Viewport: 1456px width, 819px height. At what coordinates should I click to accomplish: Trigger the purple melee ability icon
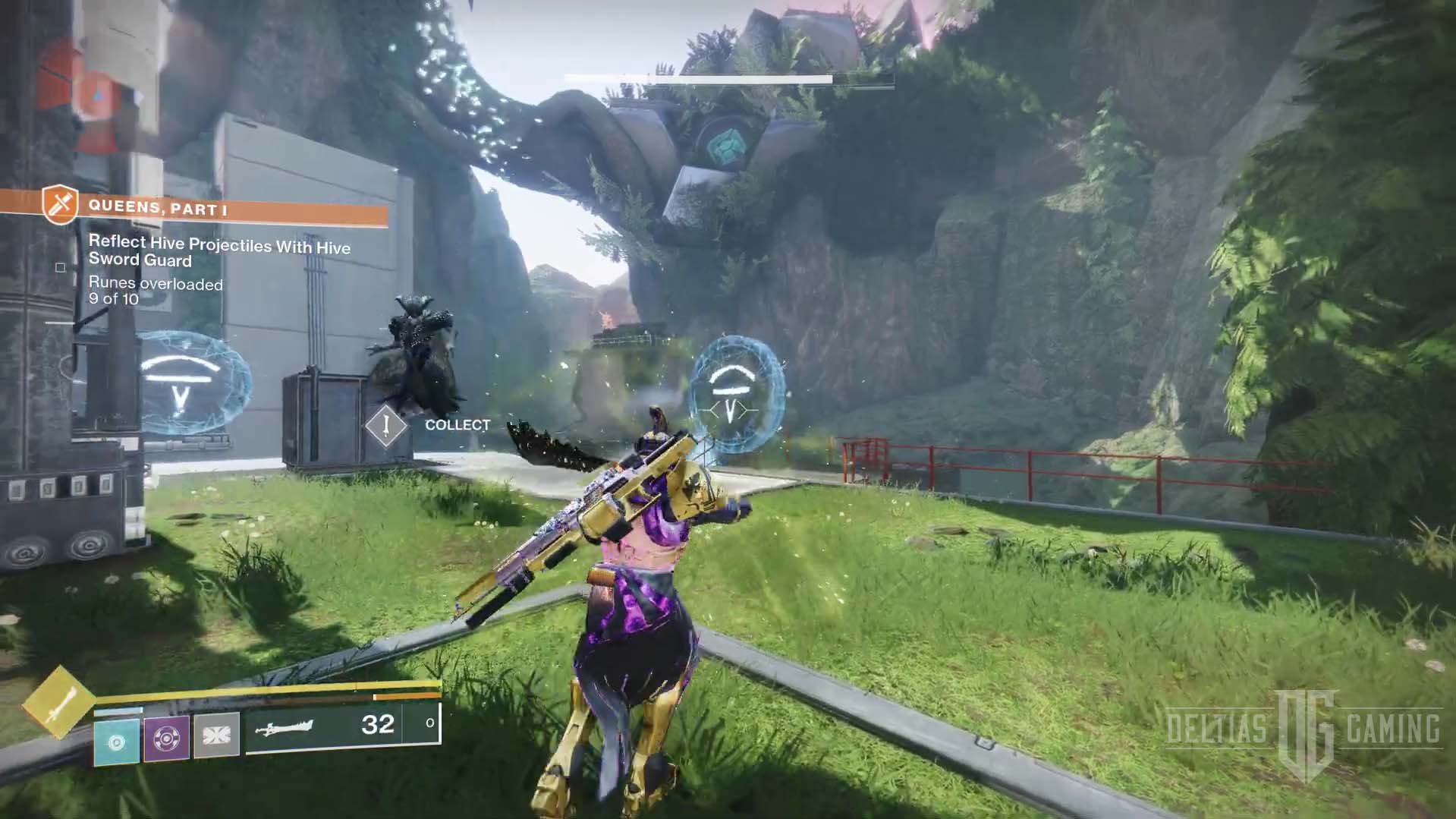click(167, 737)
